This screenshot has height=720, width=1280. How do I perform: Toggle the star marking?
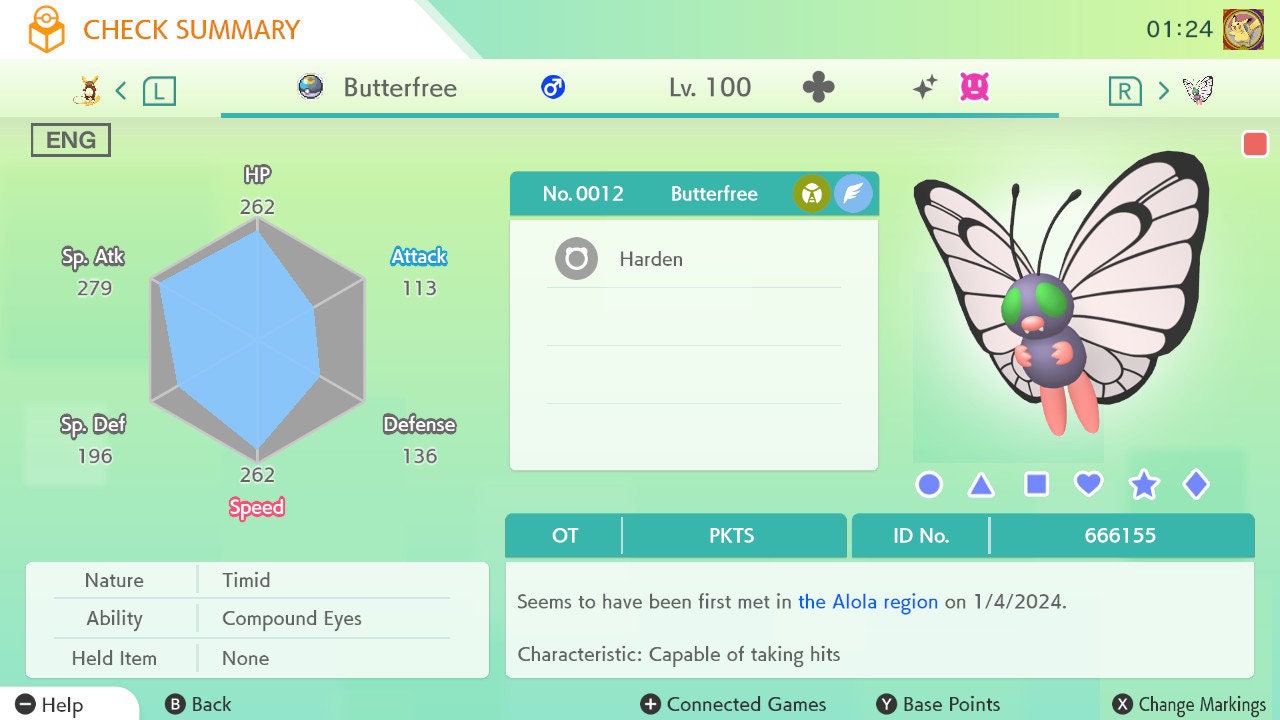(x=1143, y=485)
